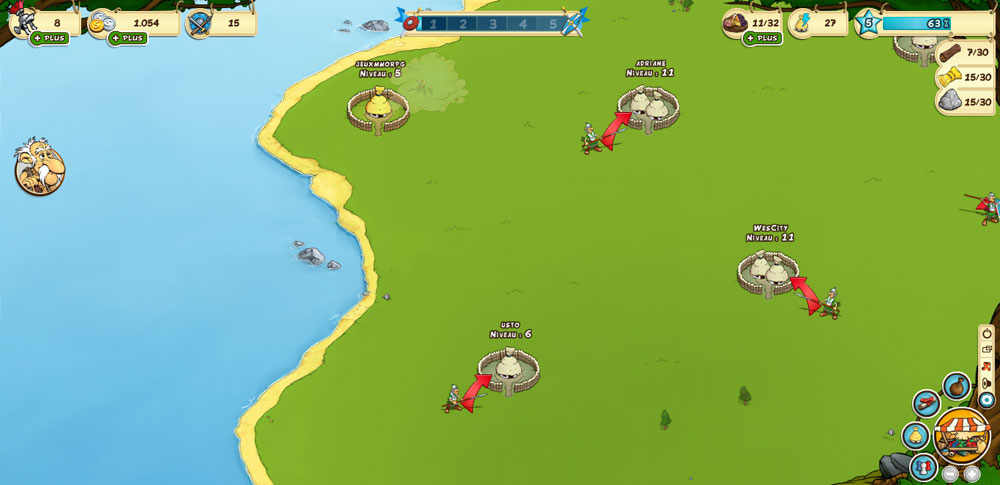
Task: Open settings with the blue gear icon
Action: click(987, 400)
